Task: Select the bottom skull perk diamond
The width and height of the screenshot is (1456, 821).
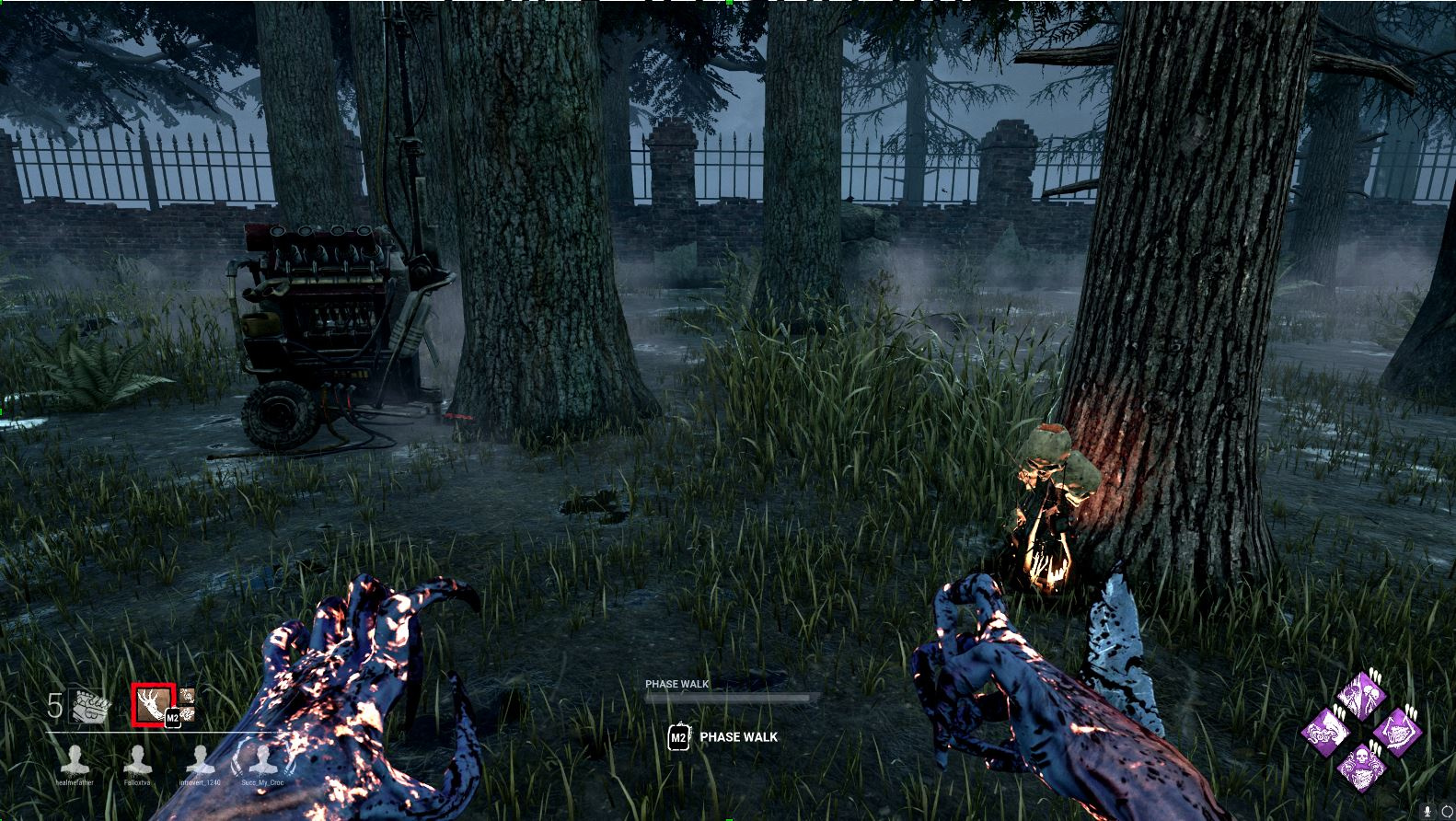Action: coord(1362,766)
